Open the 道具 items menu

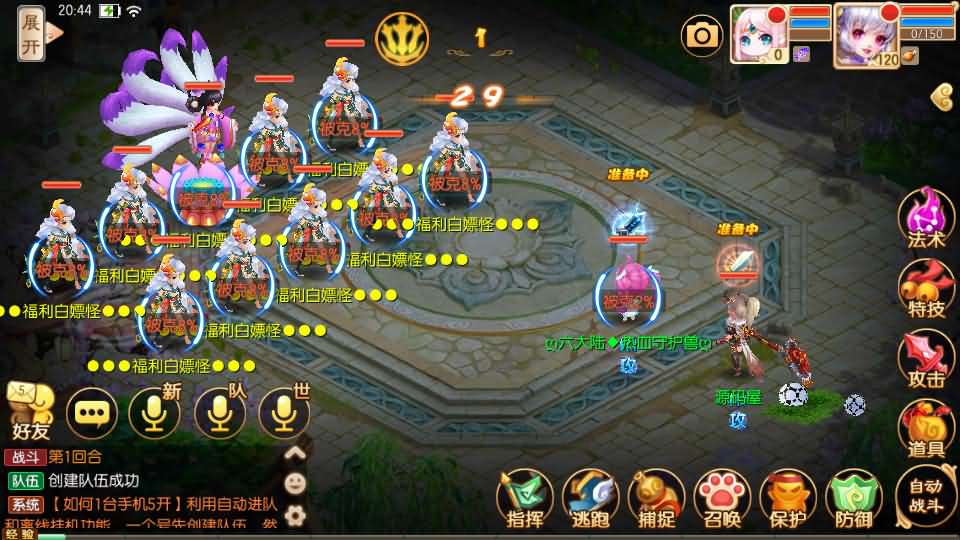925,430
